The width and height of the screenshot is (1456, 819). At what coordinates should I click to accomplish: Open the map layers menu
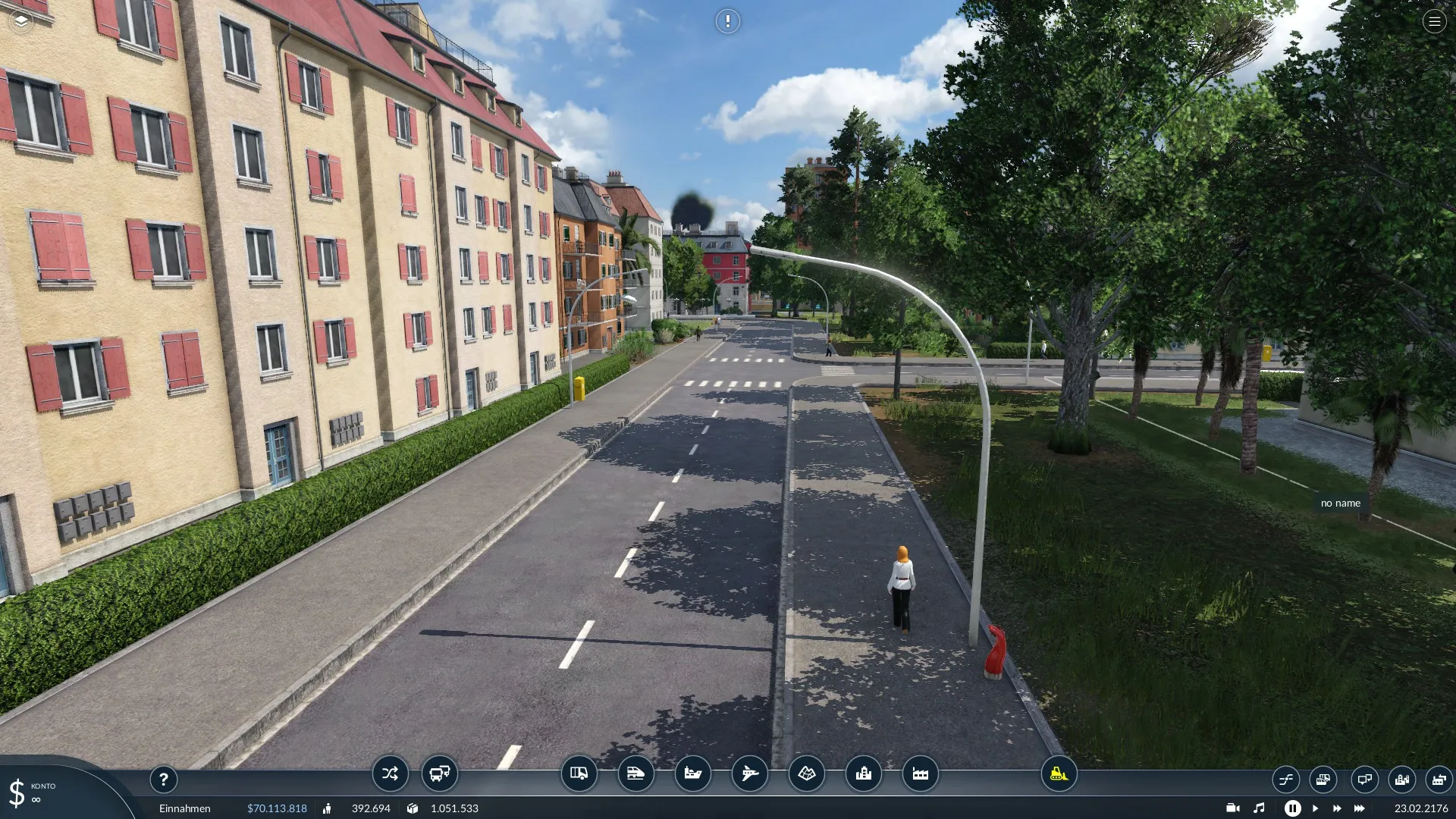coord(21,21)
